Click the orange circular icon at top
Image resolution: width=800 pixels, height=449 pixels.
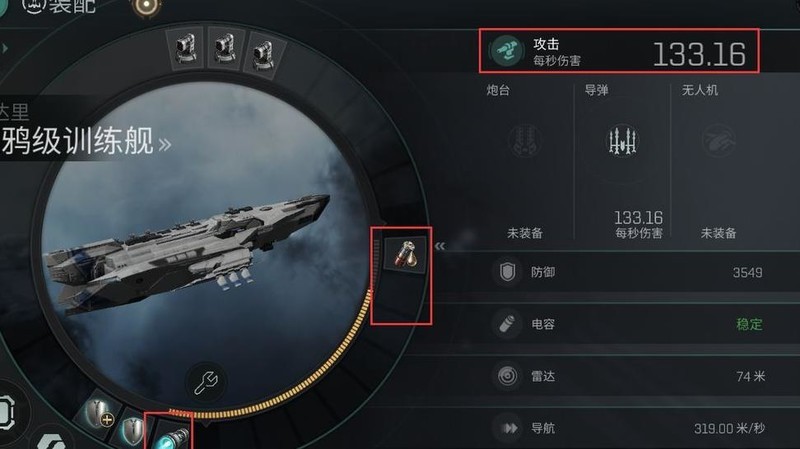tap(150, 5)
